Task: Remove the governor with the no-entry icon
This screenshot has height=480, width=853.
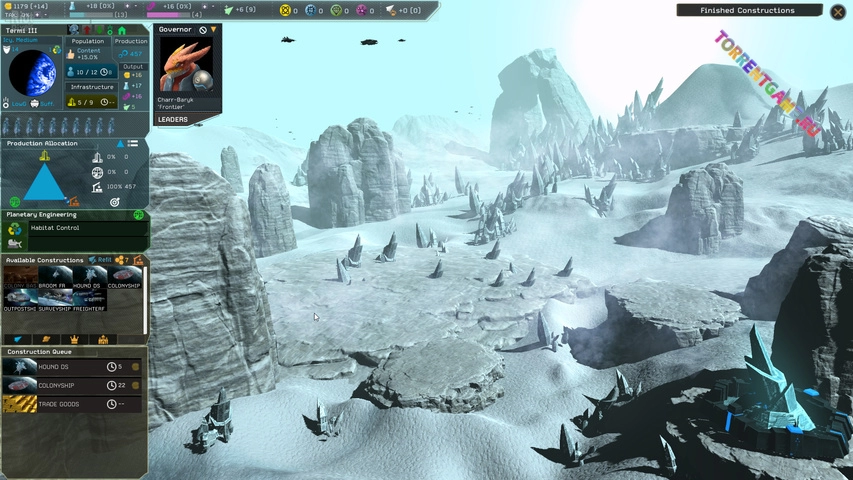Action: [203, 30]
